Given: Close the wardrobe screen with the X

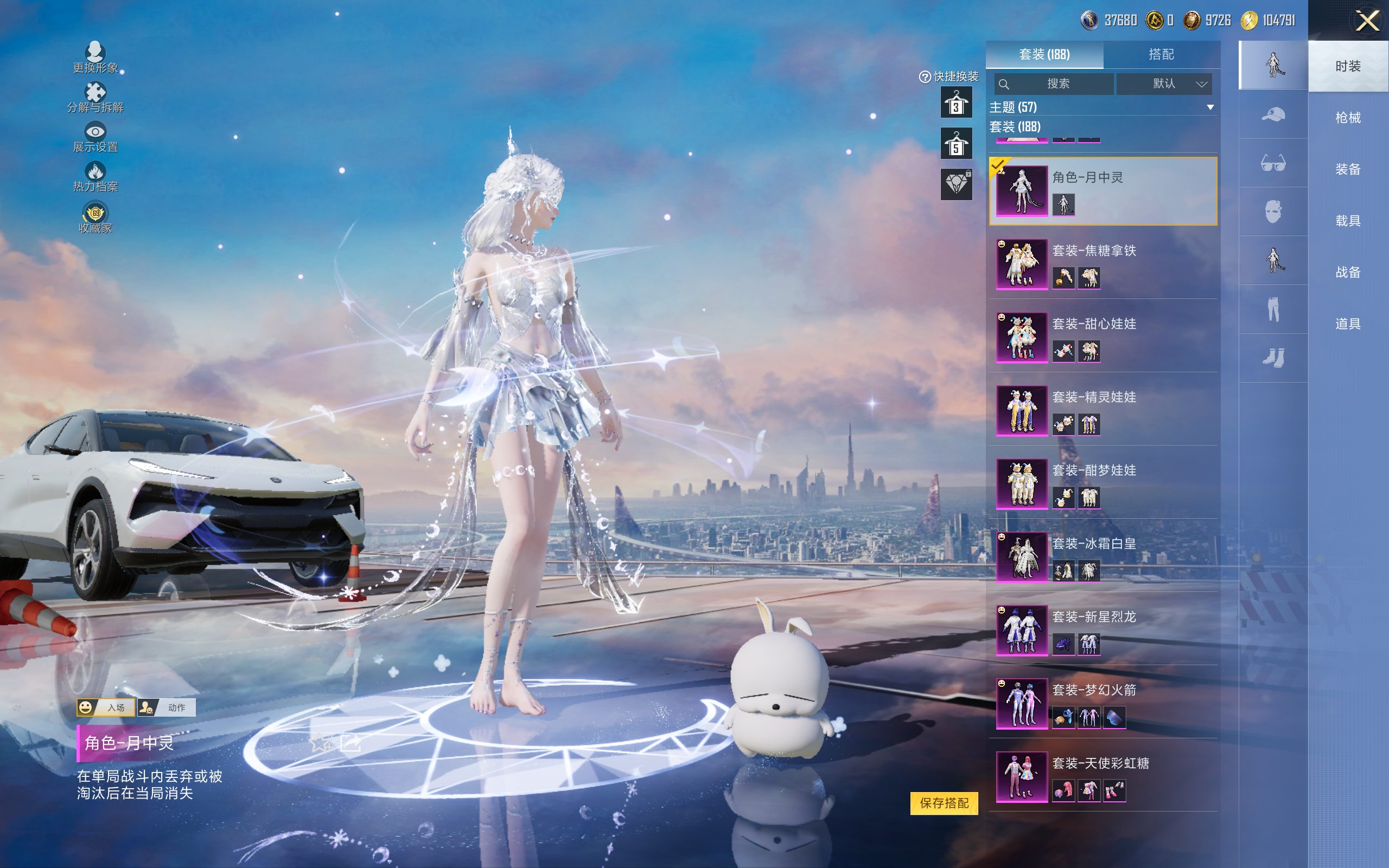Looking at the screenshot, I should tap(1367, 21).
